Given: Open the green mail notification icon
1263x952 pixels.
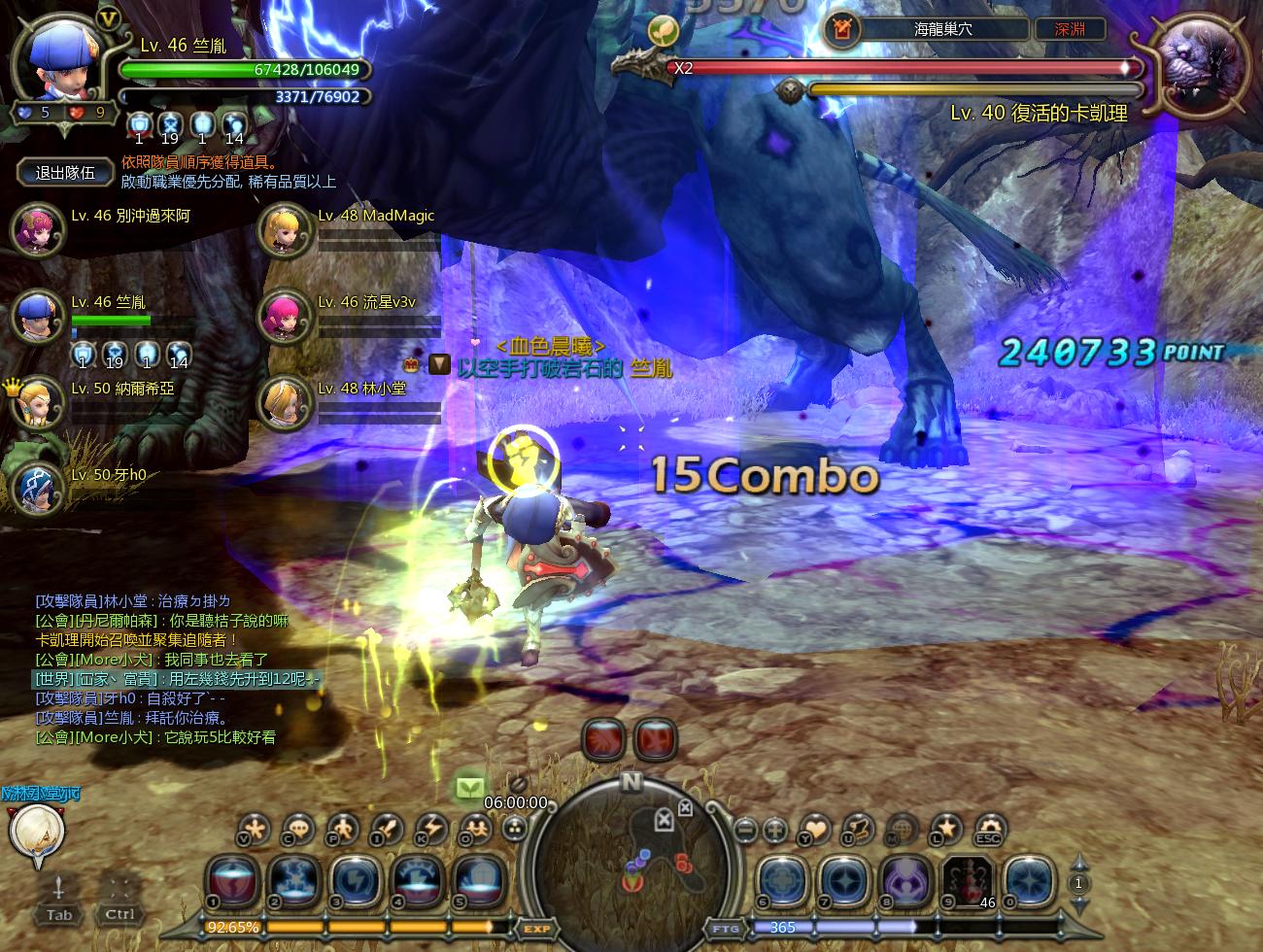Looking at the screenshot, I should [470, 785].
